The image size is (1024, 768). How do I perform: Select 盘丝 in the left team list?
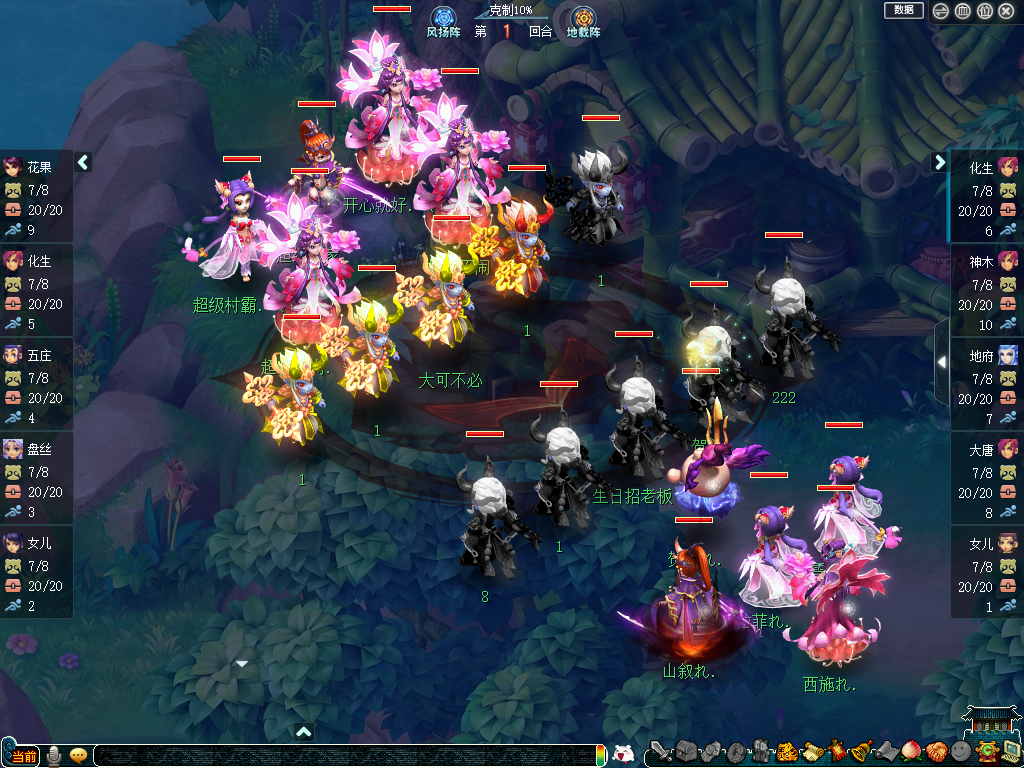pyautogui.click(x=36, y=472)
